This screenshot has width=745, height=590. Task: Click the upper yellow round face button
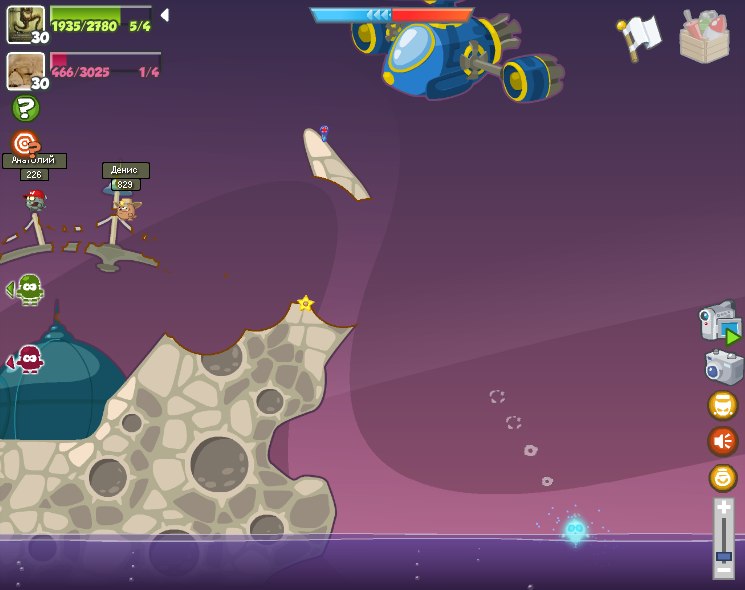pos(722,405)
